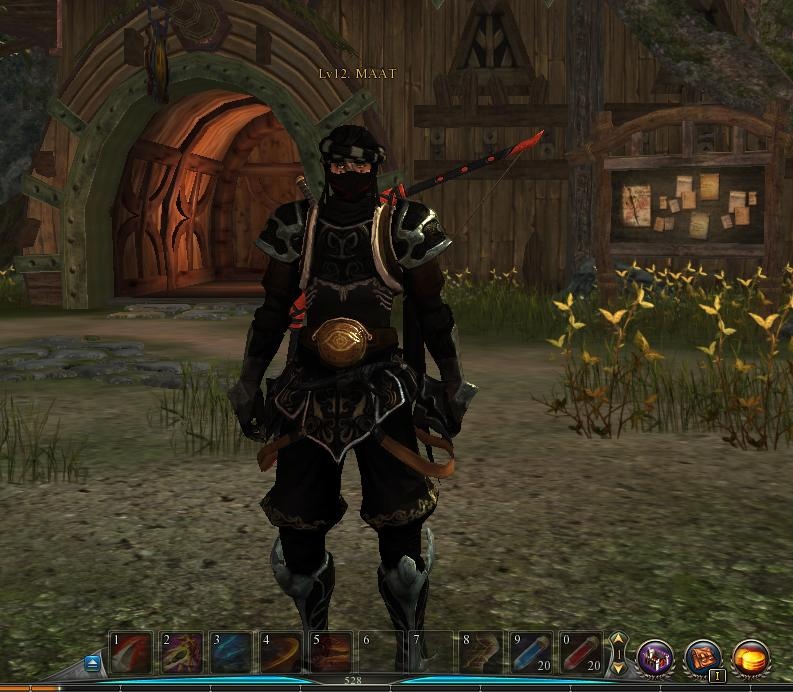Image resolution: width=793 pixels, height=692 pixels.
Task: Open the gold coins icon
Action: [751, 657]
